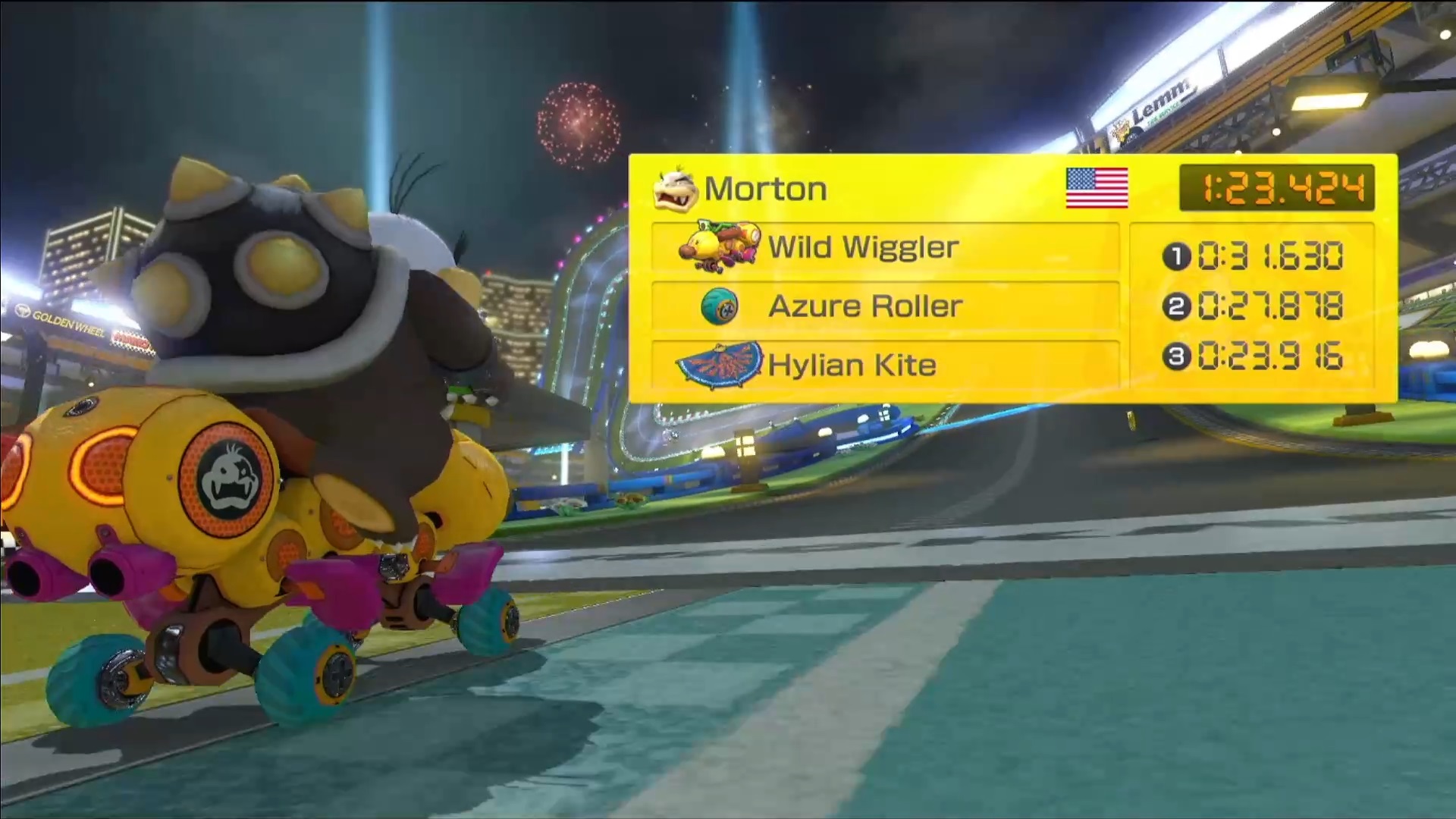Select the Hylian Kite glider row
This screenshot has width=1456, height=819.
[885, 365]
